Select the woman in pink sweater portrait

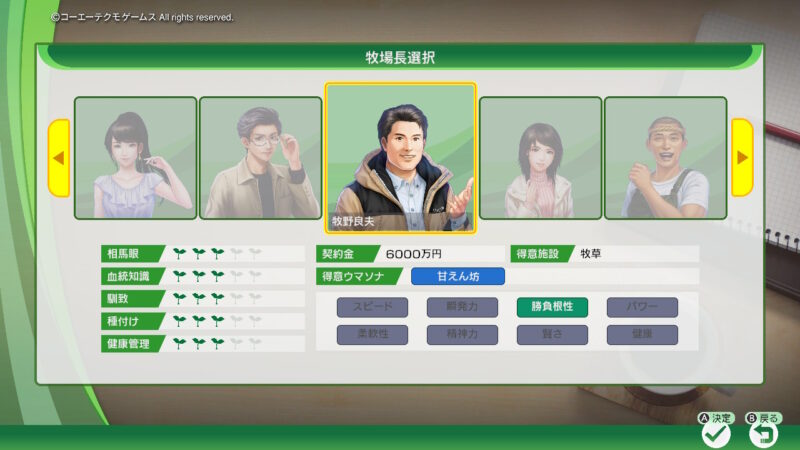[540, 157]
